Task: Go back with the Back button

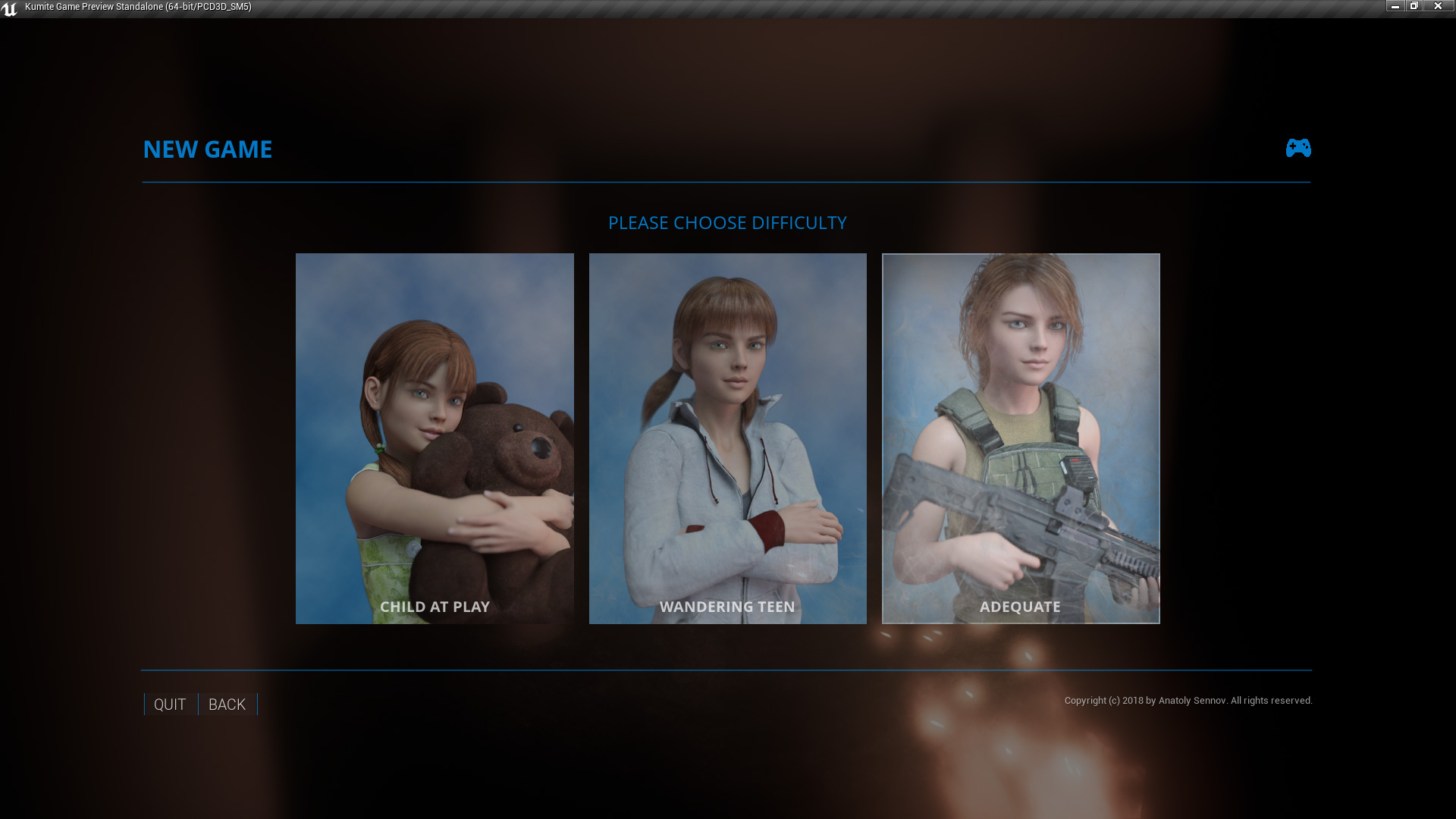Action: click(x=227, y=704)
